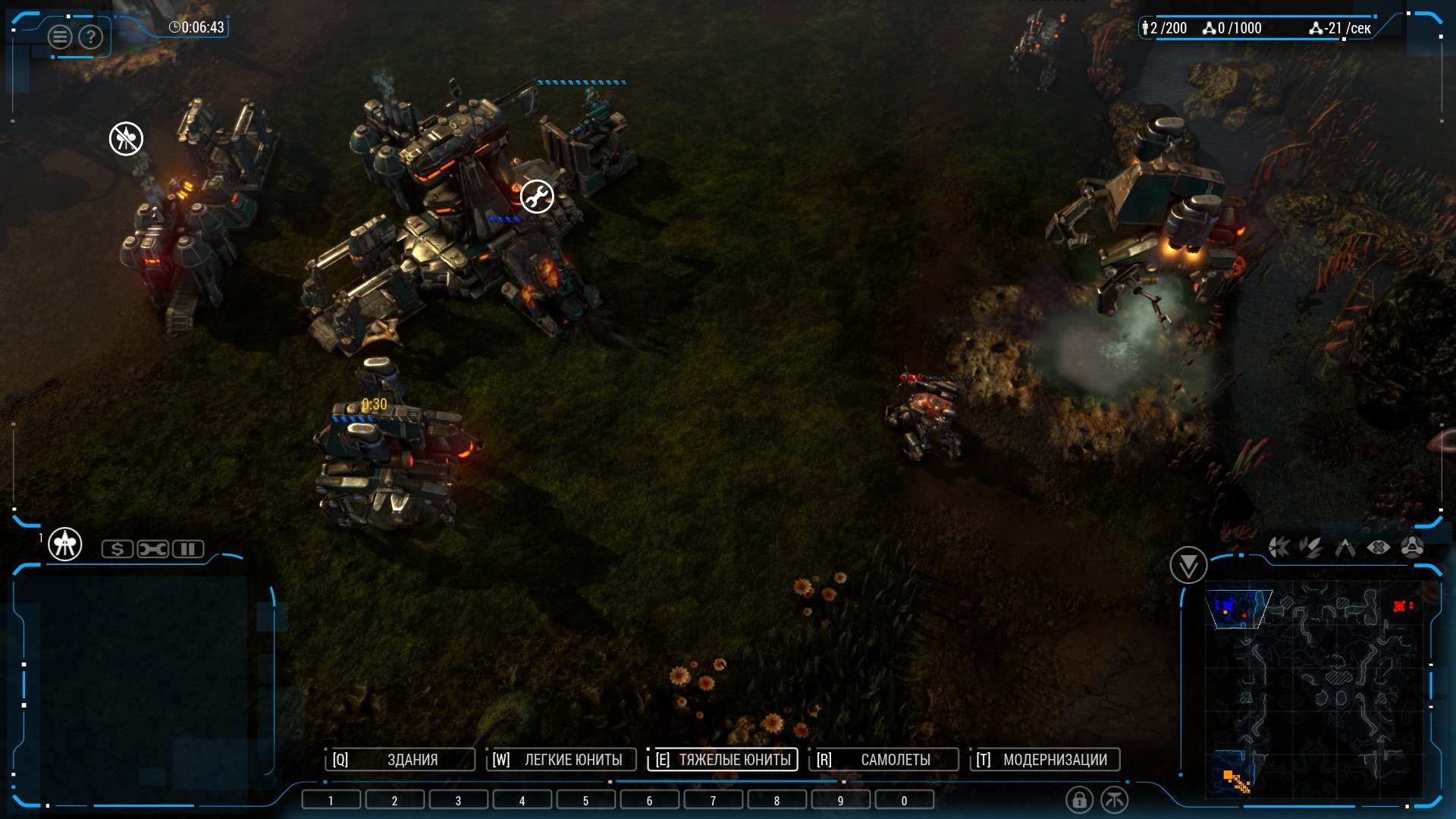Open the help question mark button
Image resolution: width=1456 pixels, height=819 pixels.
[x=91, y=36]
